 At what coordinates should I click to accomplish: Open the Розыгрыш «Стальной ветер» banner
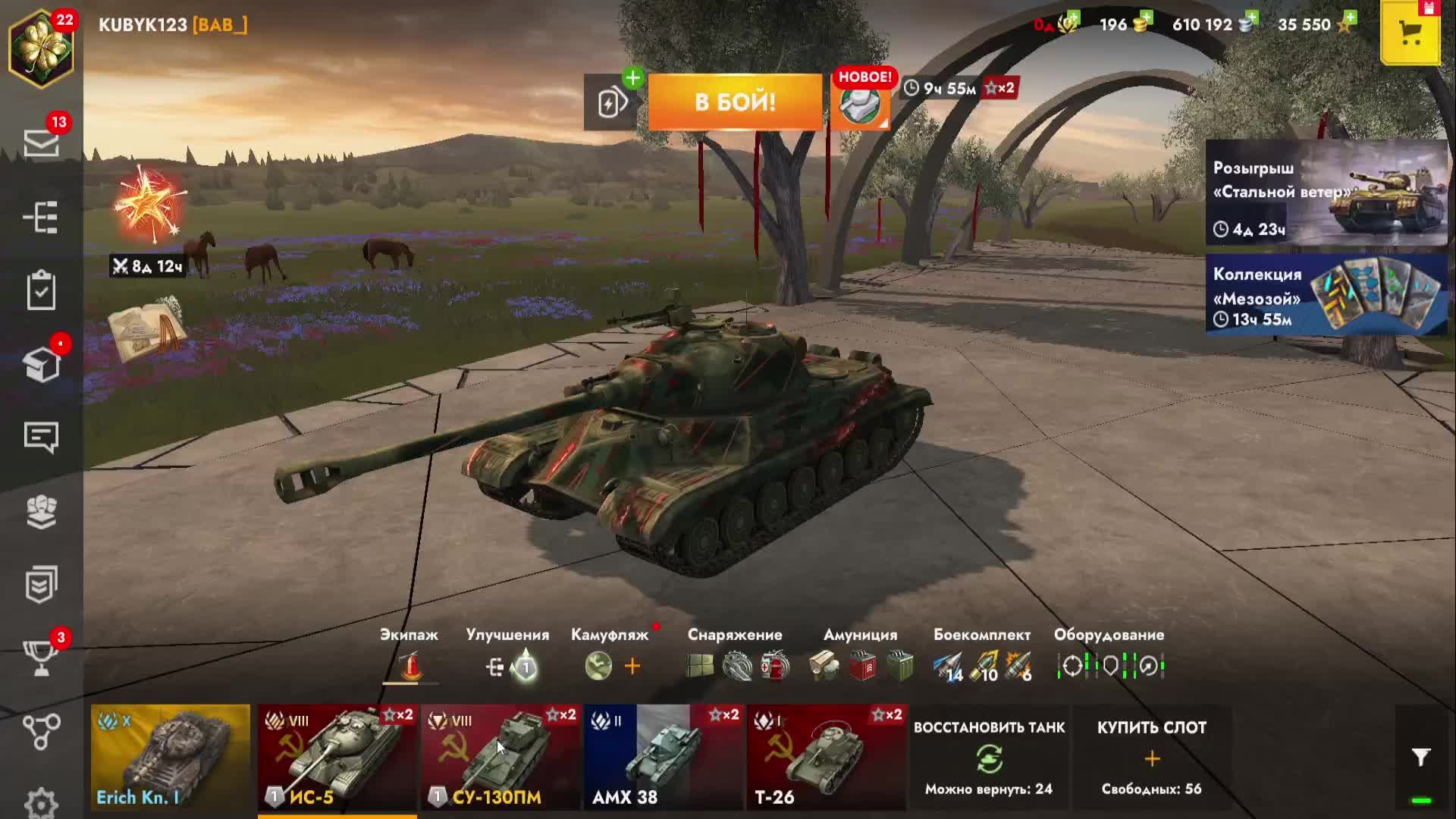1326,193
